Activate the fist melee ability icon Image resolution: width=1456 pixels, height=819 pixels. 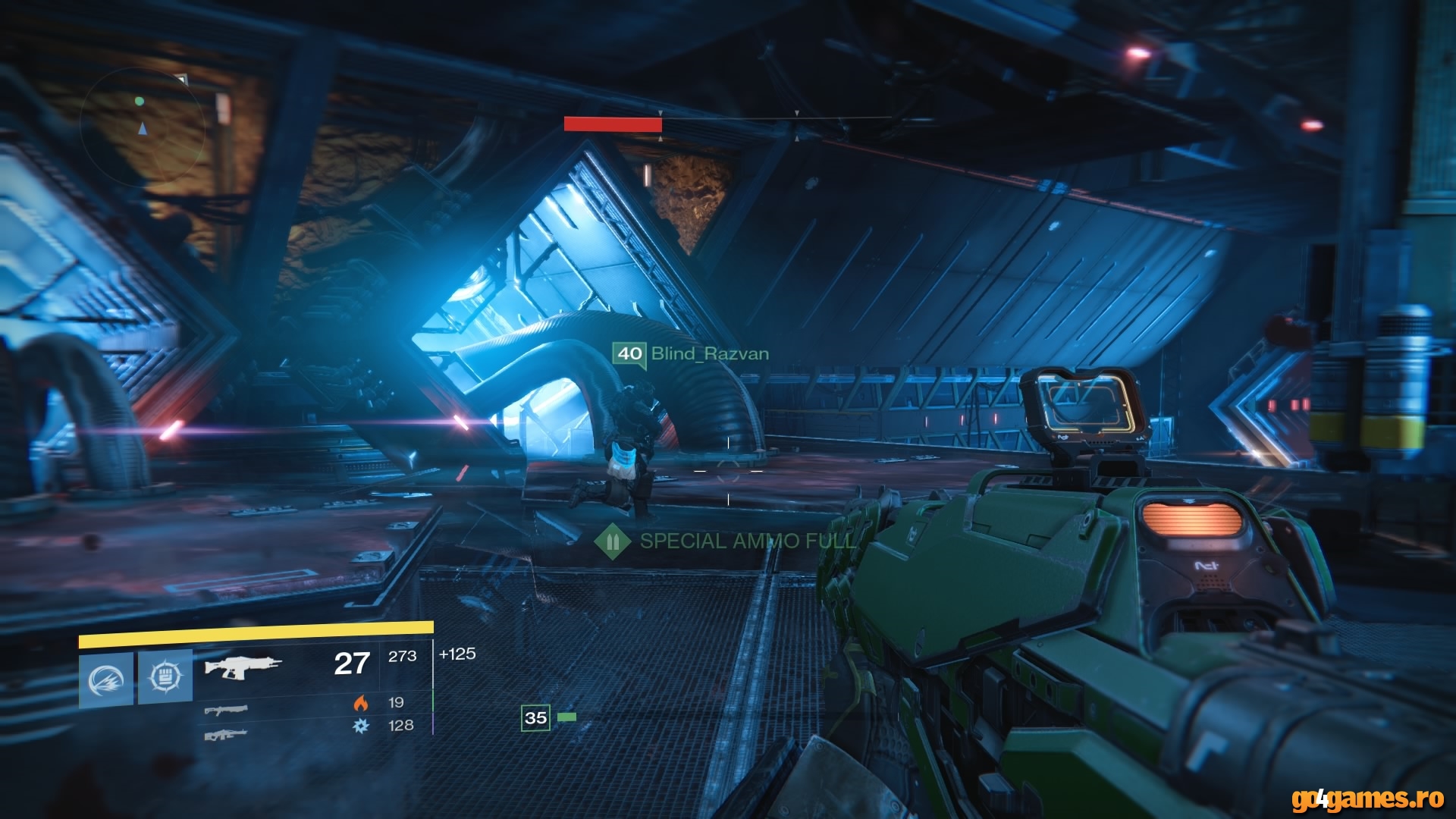point(165,676)
